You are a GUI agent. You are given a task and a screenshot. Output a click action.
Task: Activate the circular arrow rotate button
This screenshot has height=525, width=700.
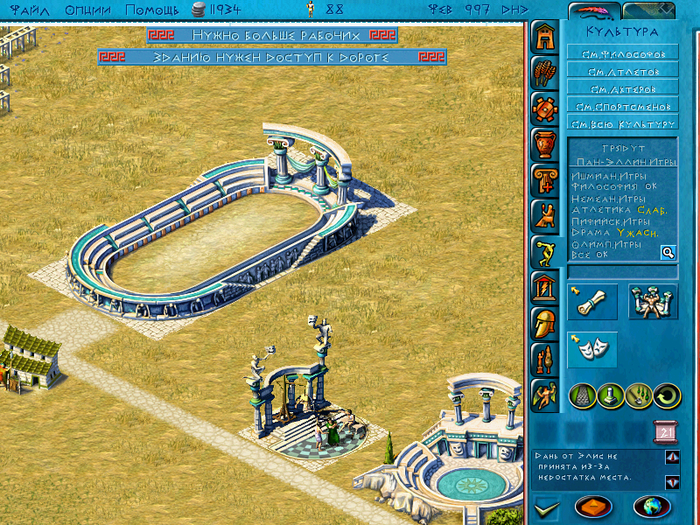665,396
